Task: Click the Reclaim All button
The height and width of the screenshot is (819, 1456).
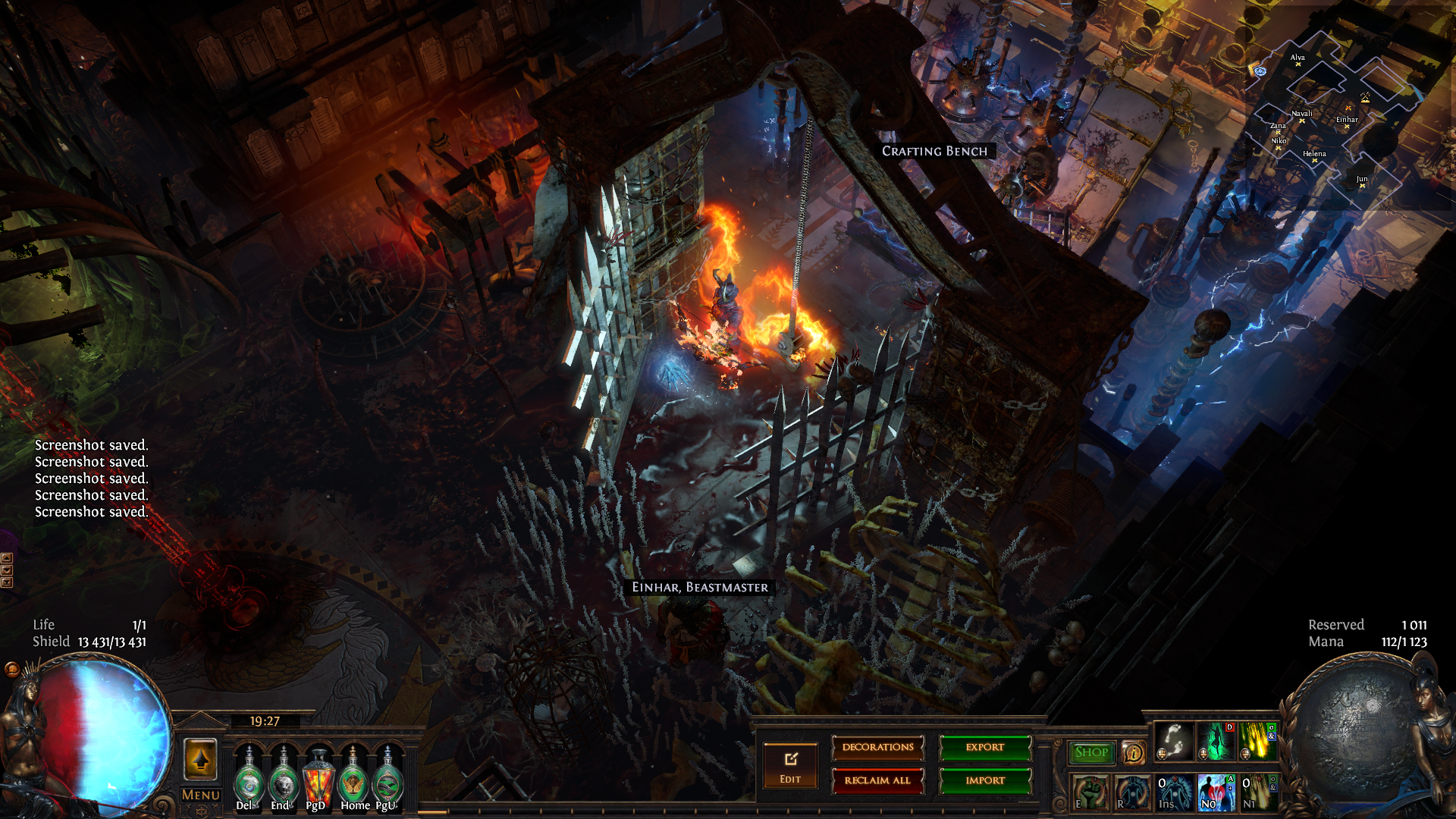Action: 877,780
